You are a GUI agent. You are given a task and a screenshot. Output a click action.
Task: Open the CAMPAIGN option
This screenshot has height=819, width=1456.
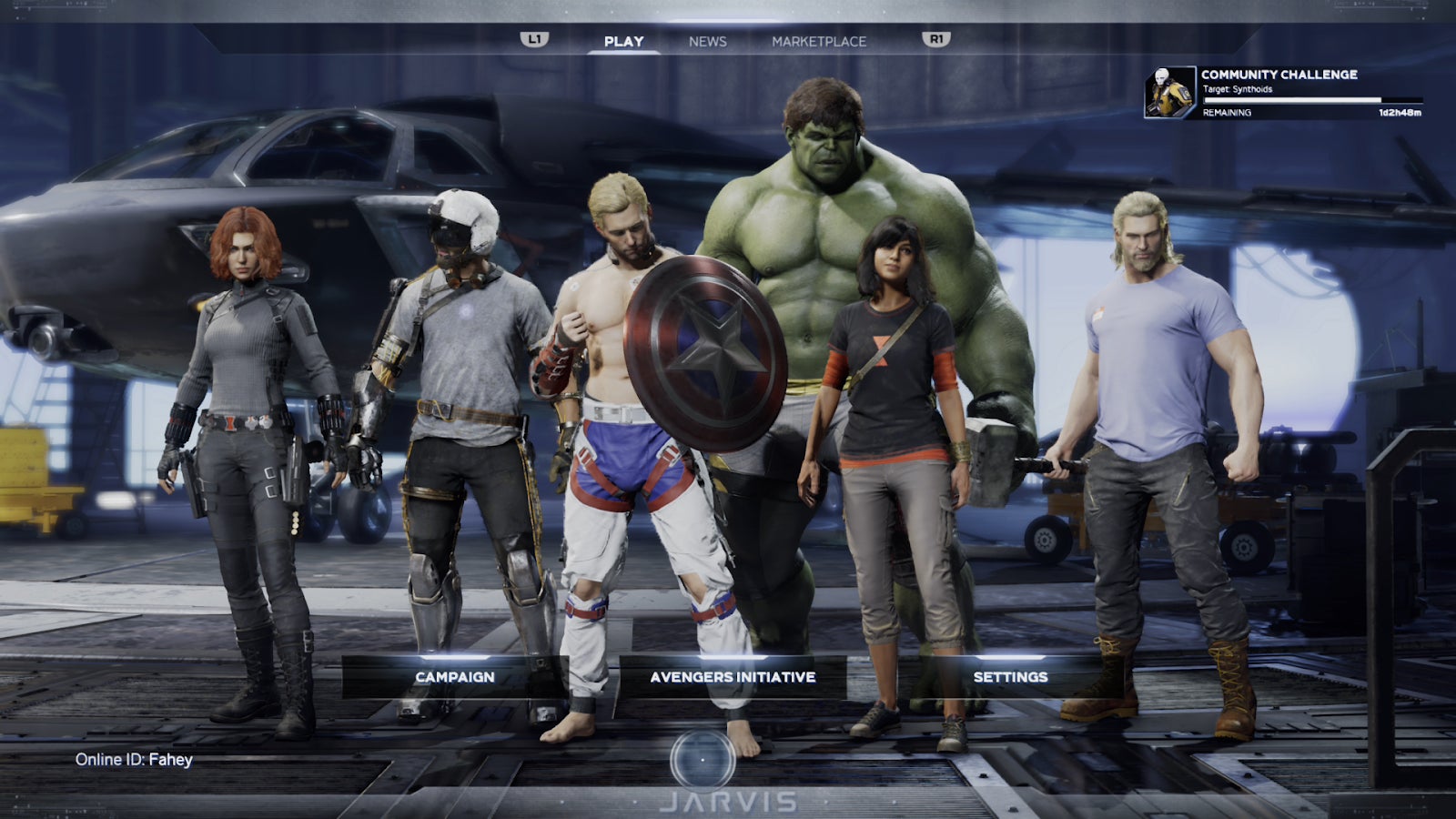454,677
